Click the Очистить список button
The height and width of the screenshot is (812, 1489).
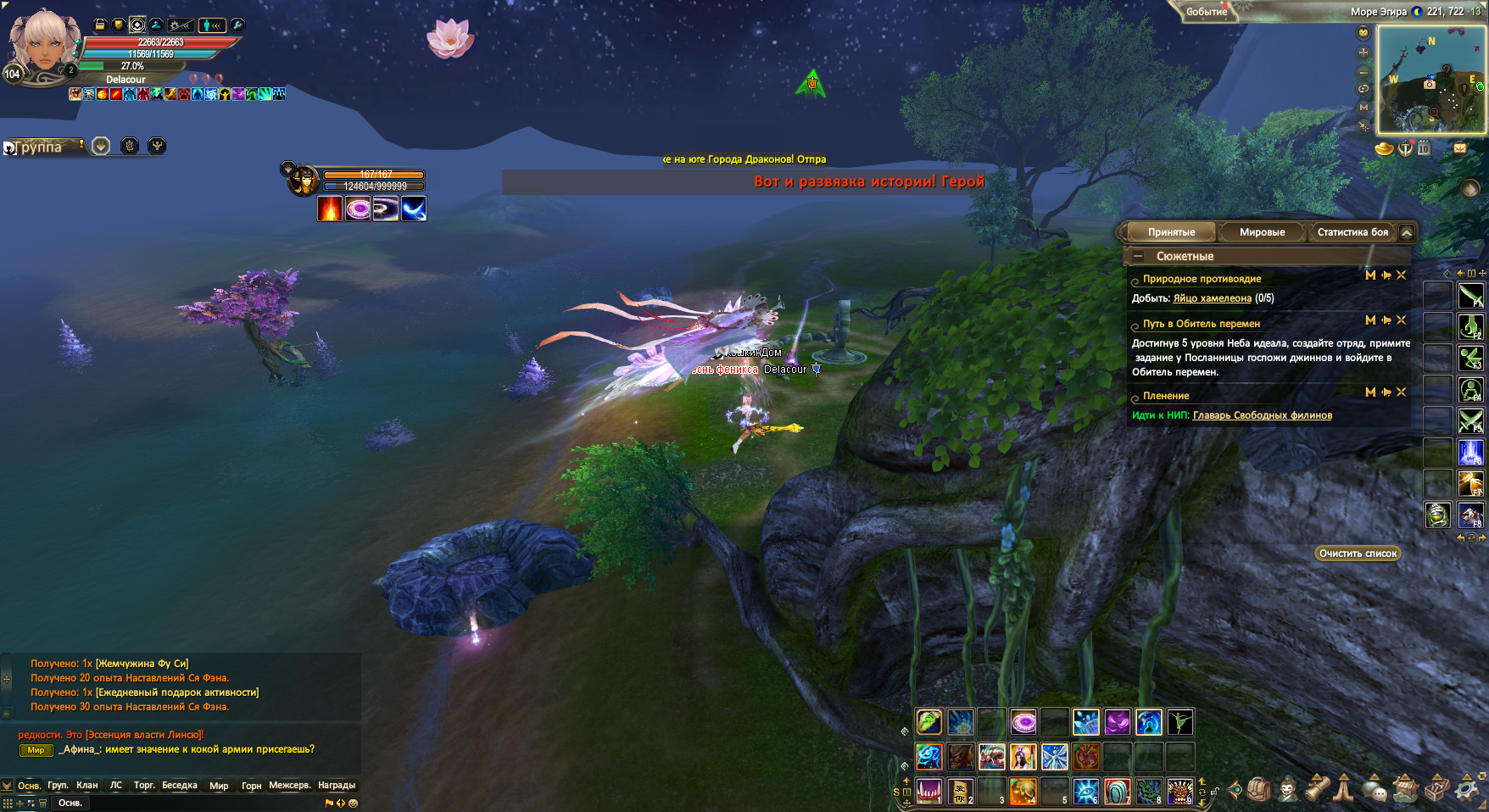tap(1358, 553)
